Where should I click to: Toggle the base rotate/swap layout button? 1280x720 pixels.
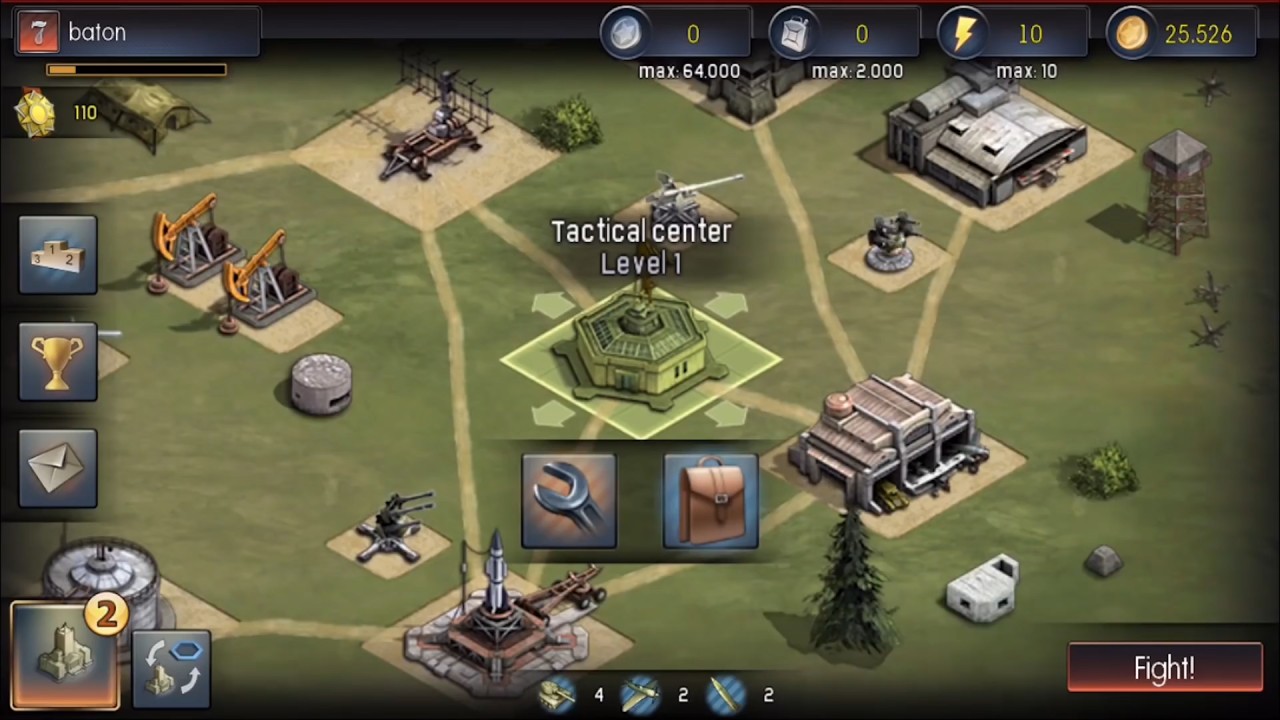coord(171,669)
